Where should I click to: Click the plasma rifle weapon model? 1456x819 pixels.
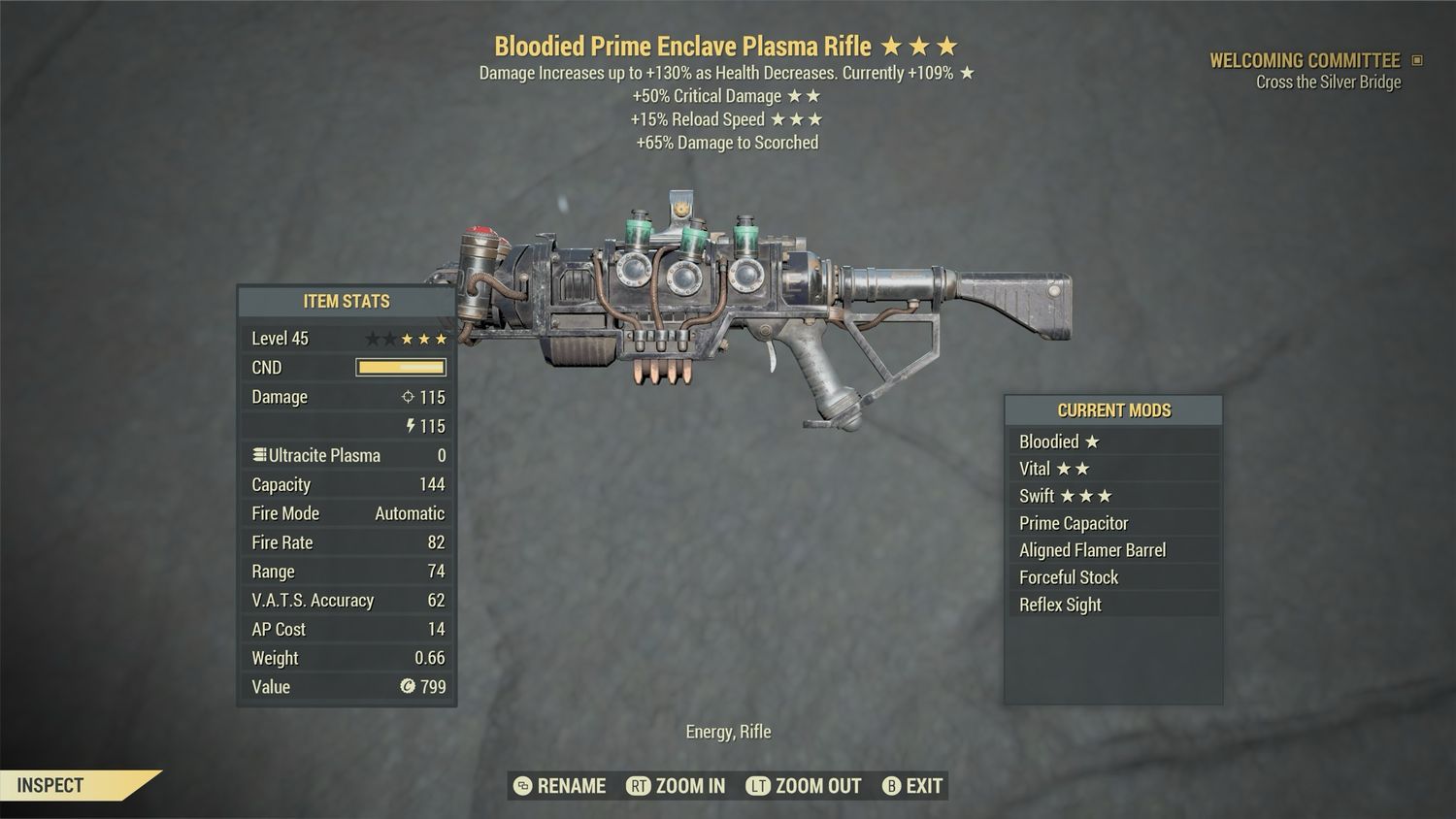(x=738, y=291)
